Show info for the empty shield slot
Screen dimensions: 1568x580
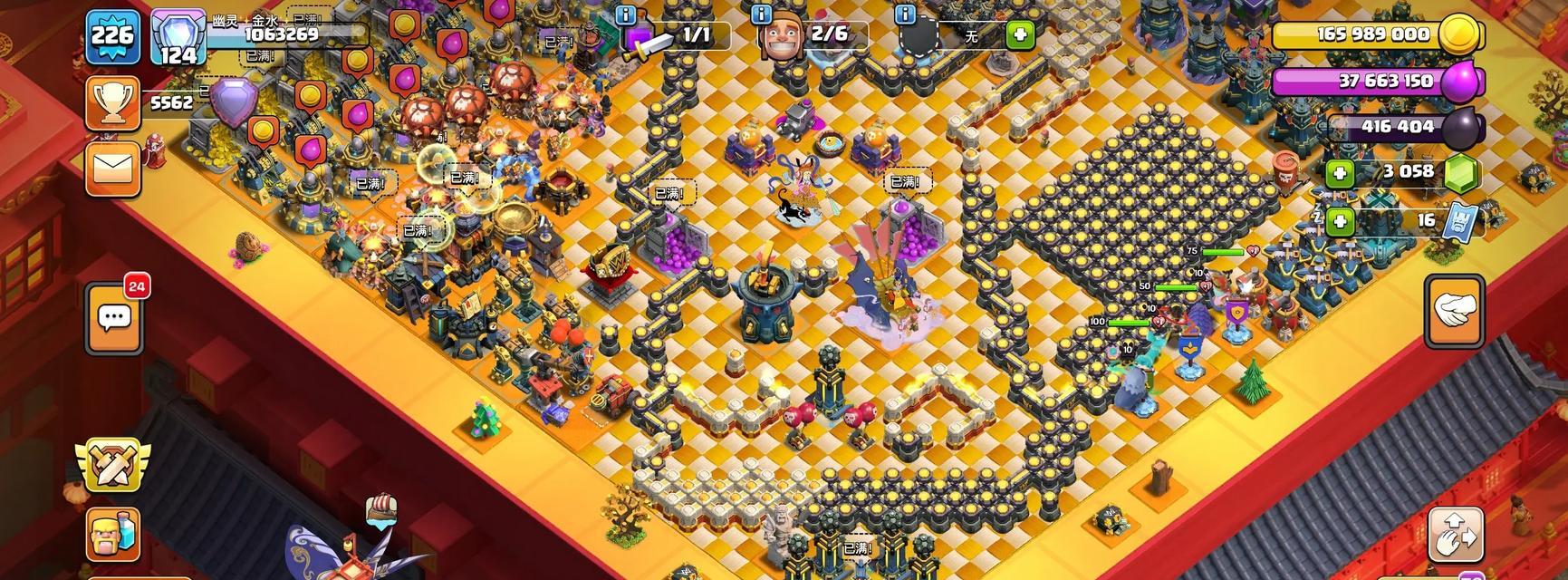tap(904, 14)
